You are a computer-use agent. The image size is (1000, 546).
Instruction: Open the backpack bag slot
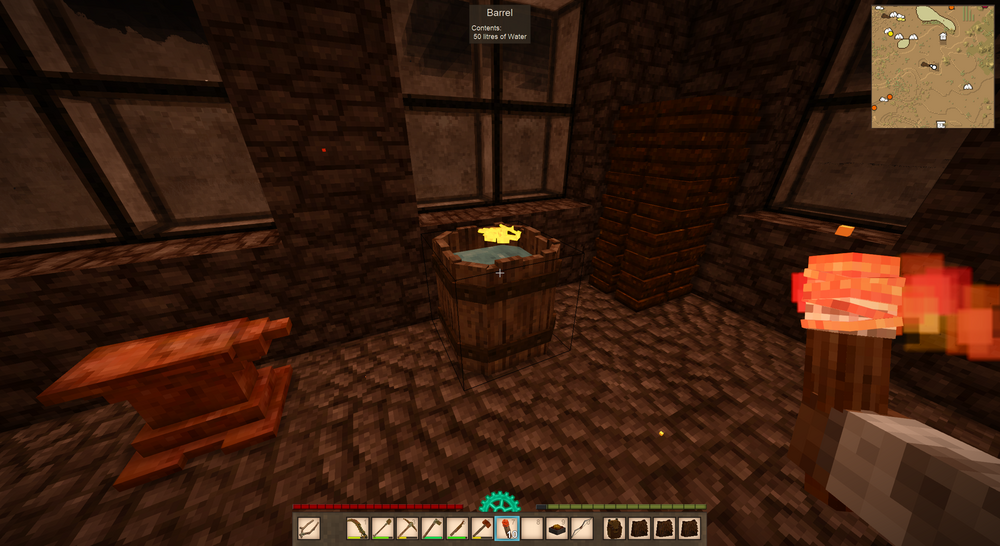[x=617, y=528]
